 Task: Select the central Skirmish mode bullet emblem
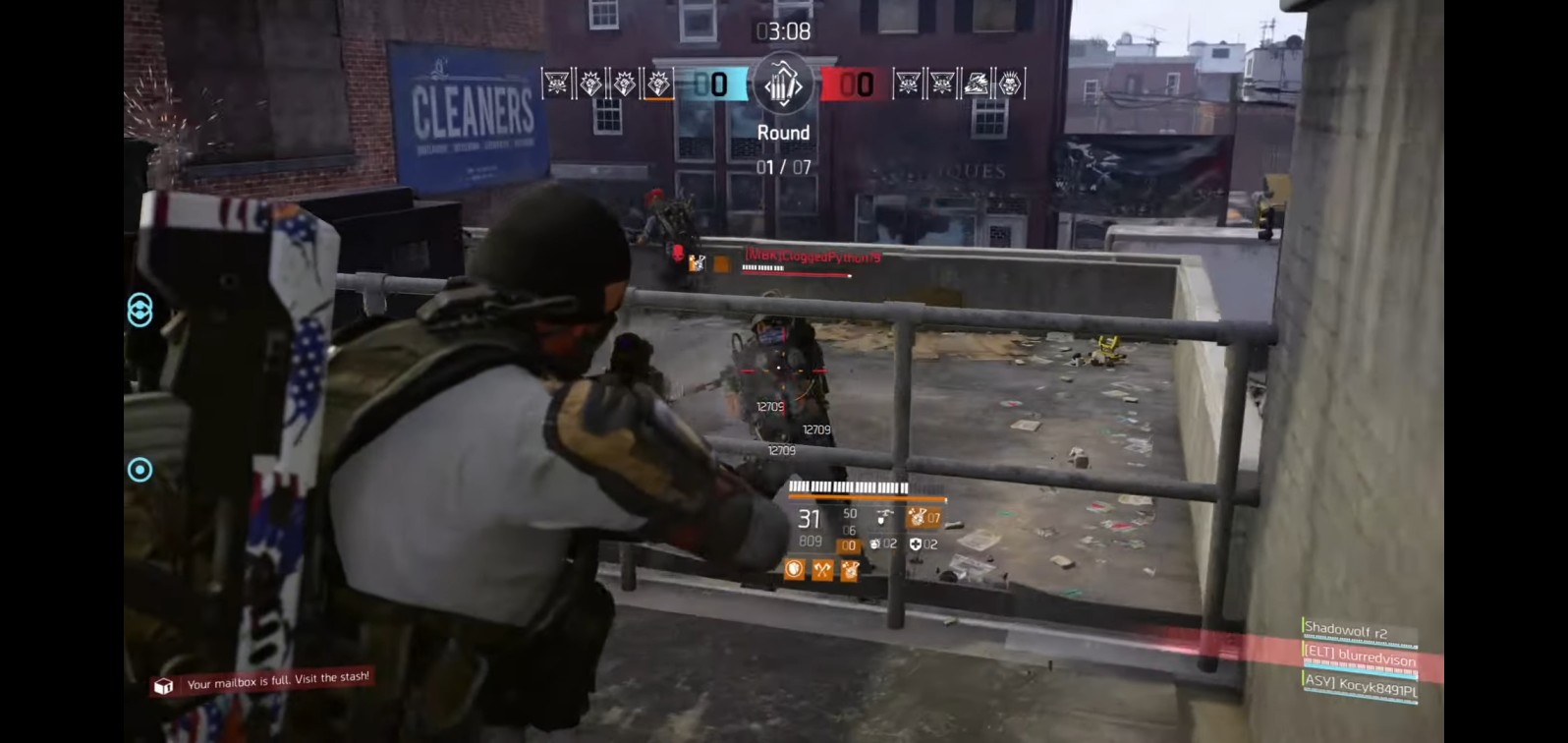(782, 86)
